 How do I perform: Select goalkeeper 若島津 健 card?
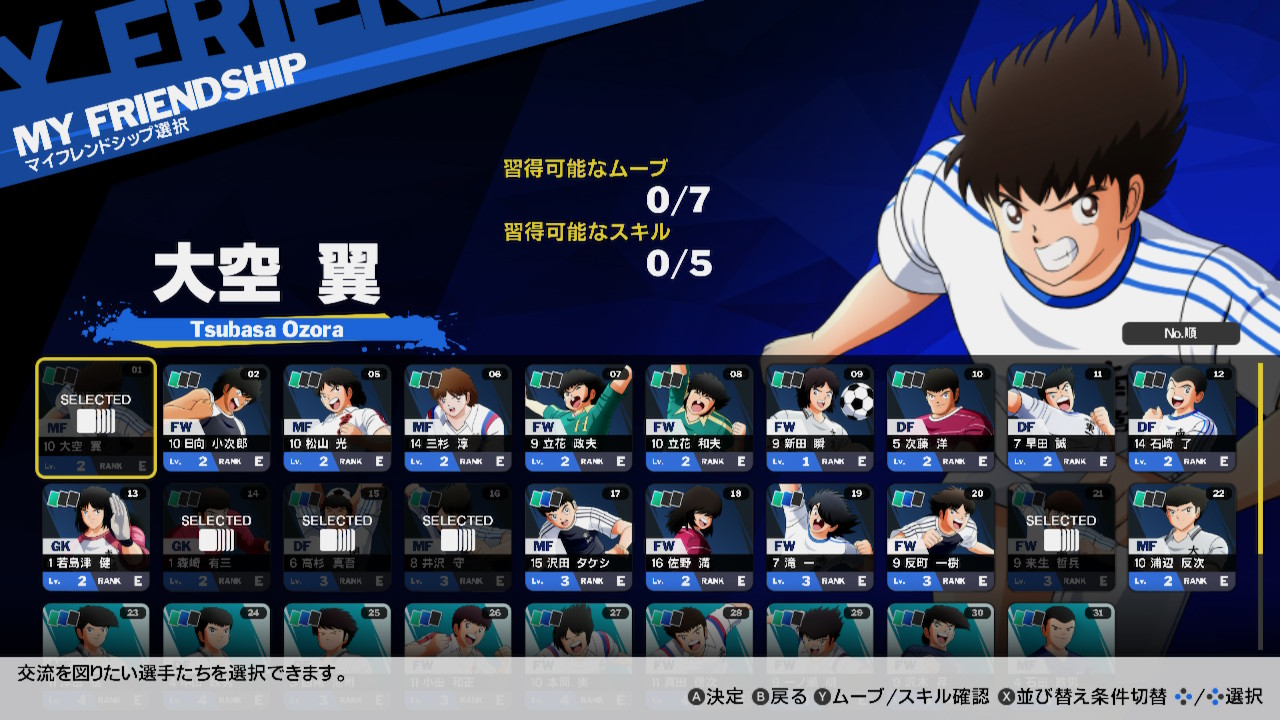tap(96, 538)
